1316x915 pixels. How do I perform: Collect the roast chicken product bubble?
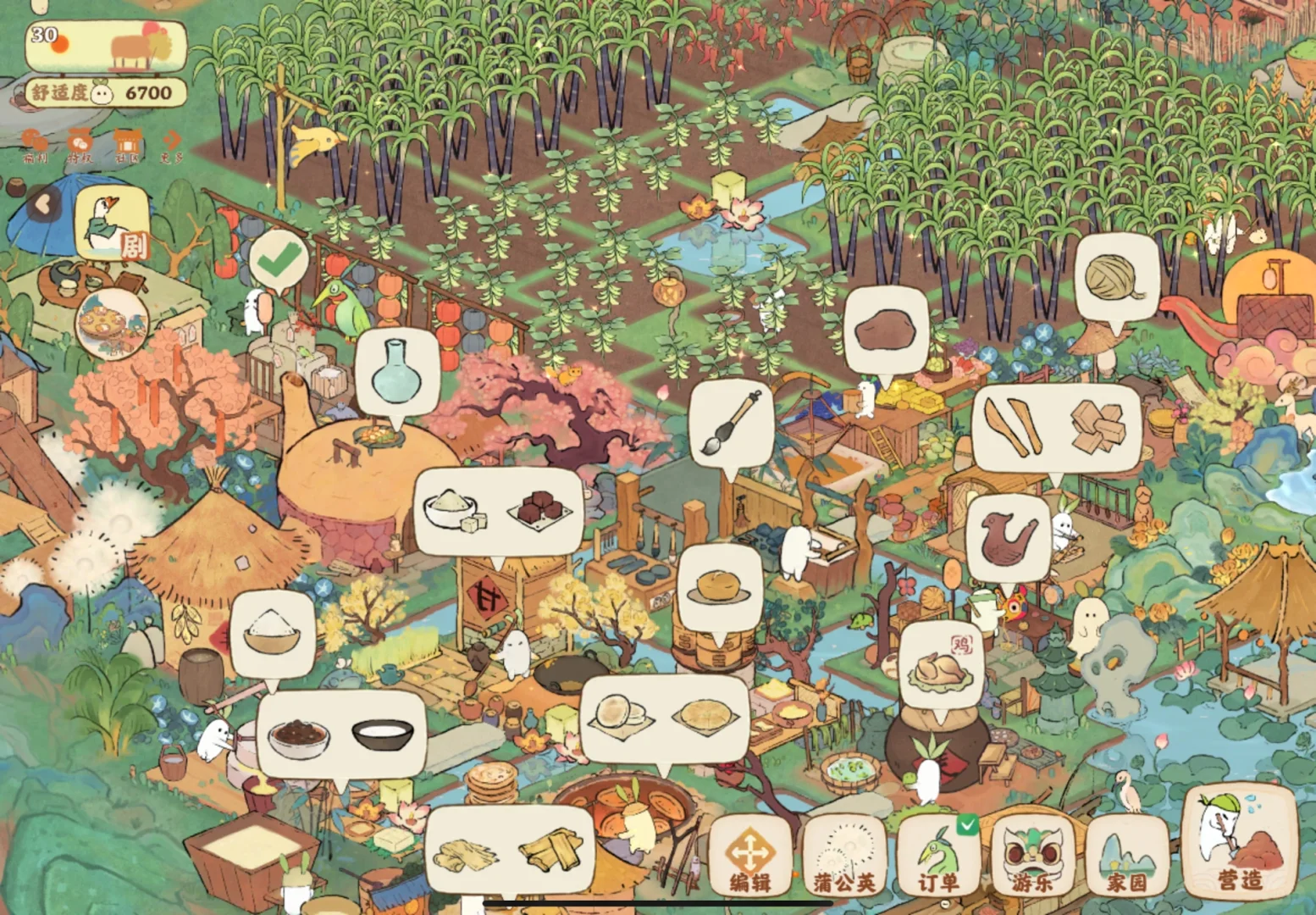tap(941, 663)
